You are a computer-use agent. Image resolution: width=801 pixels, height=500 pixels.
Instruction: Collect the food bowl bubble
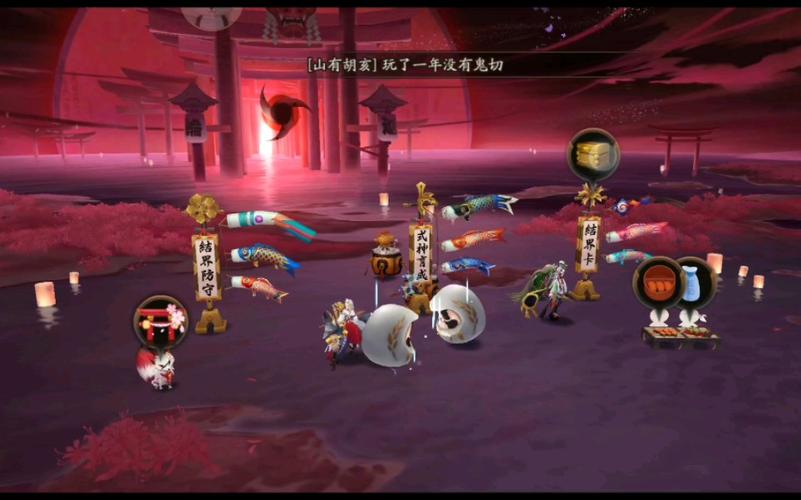click(x=657, y=282)
